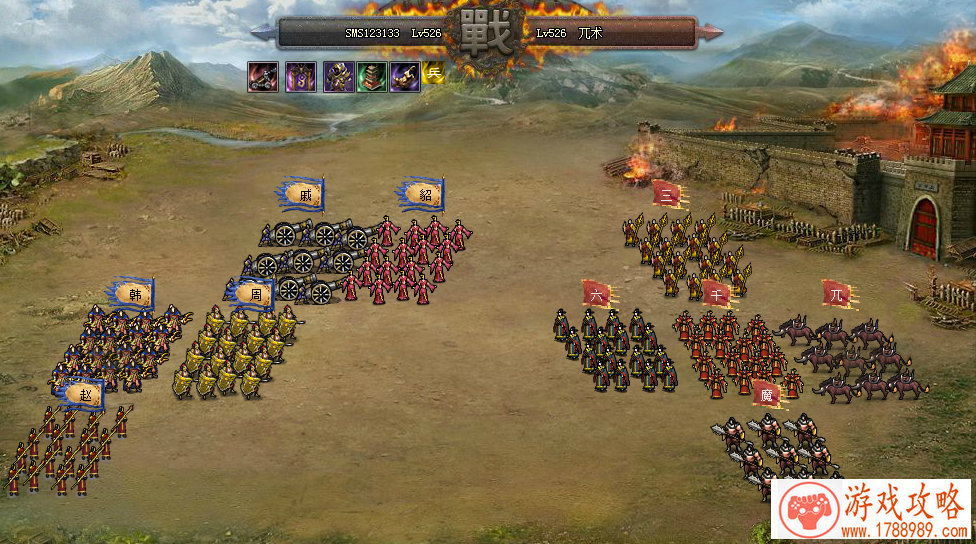The image size is (976, 544).
Task: Click the purple war banner icon
Action: [x=301, y=76]
